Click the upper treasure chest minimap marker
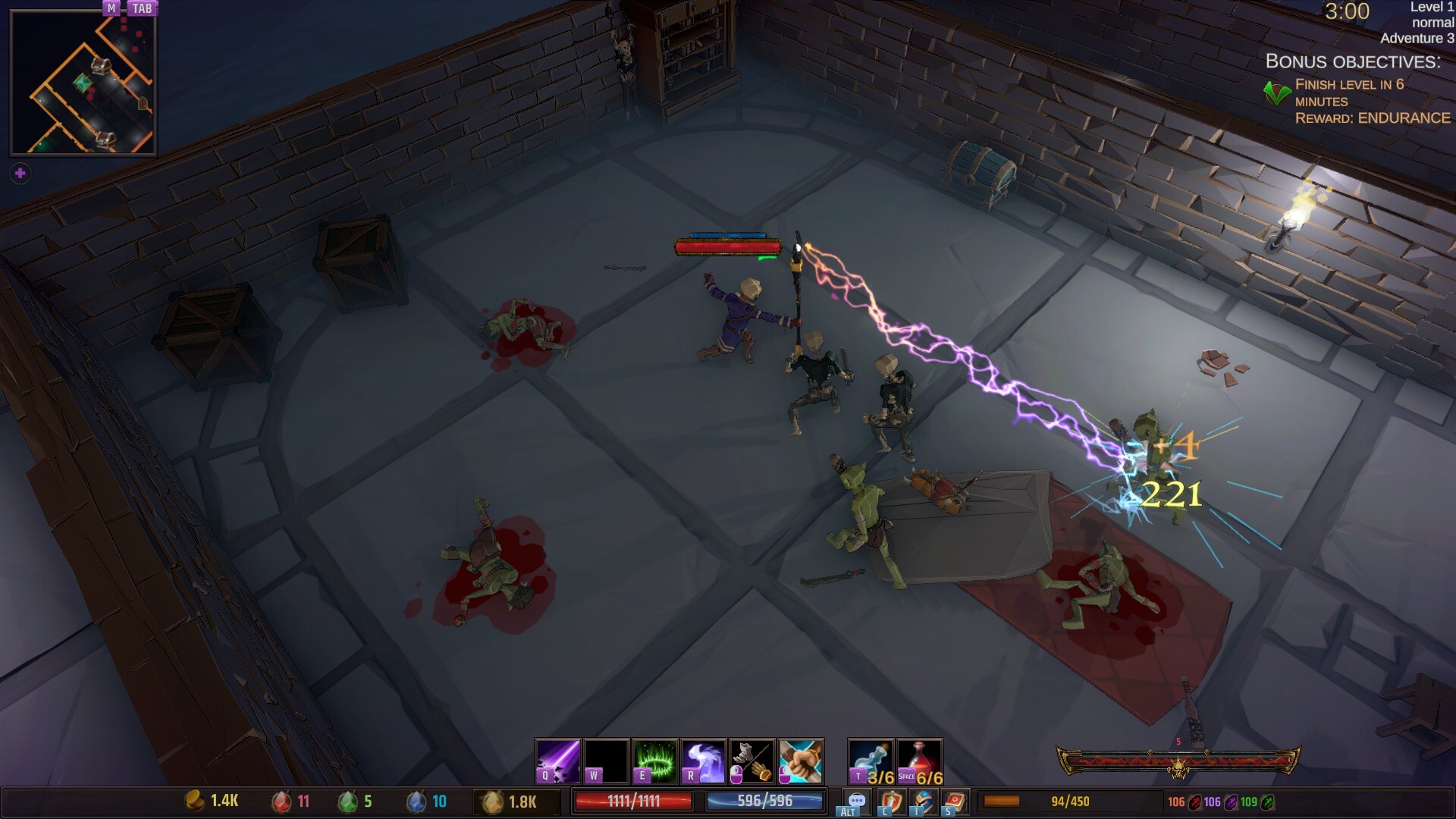This screenshot has height=819, width=1456. [100, 66]
